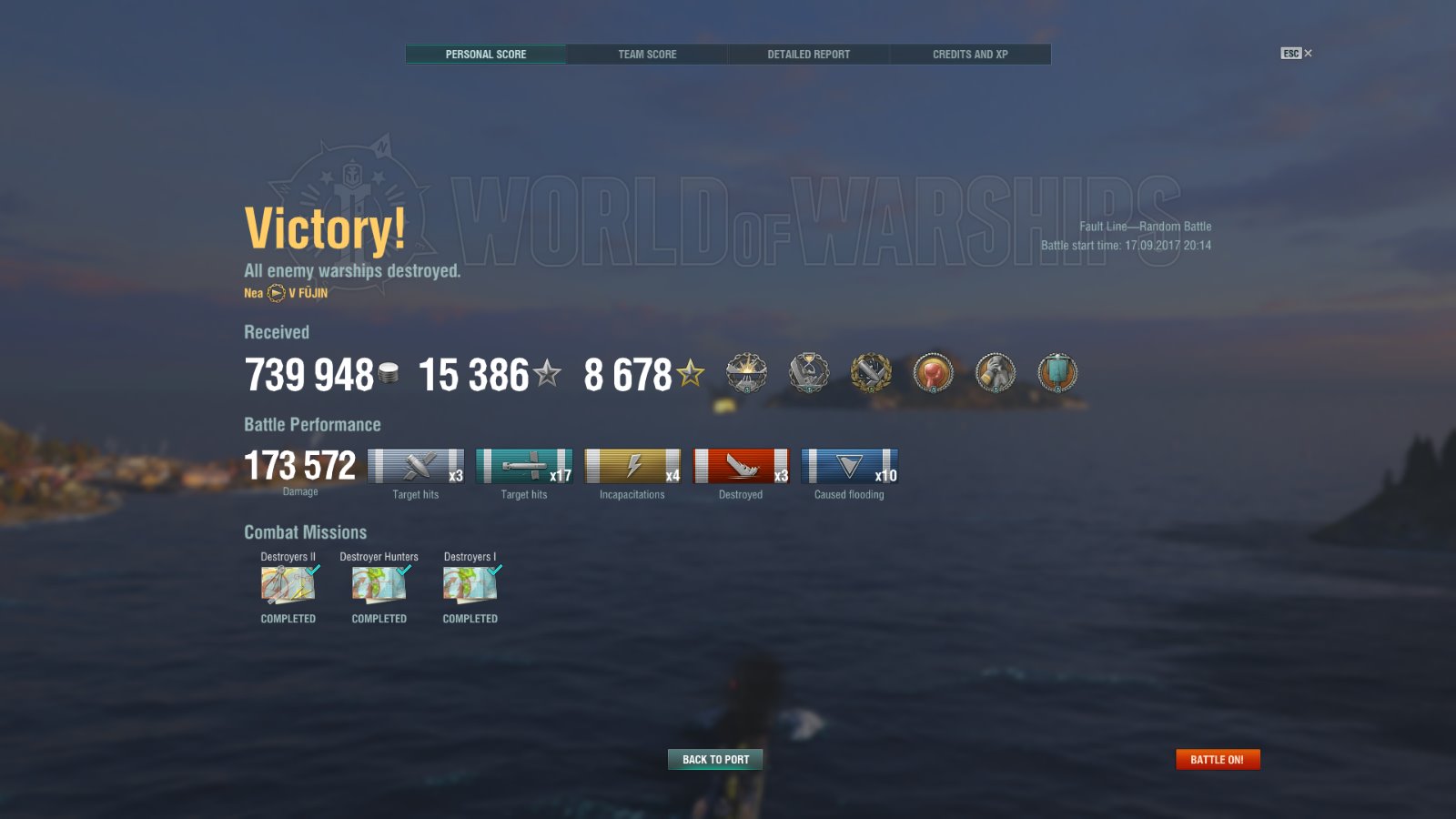Image resolution: width=1456 pixels, height=819 pixels.
Task: Inspect the red fist achievement medal
Action: tap(933, 373)
